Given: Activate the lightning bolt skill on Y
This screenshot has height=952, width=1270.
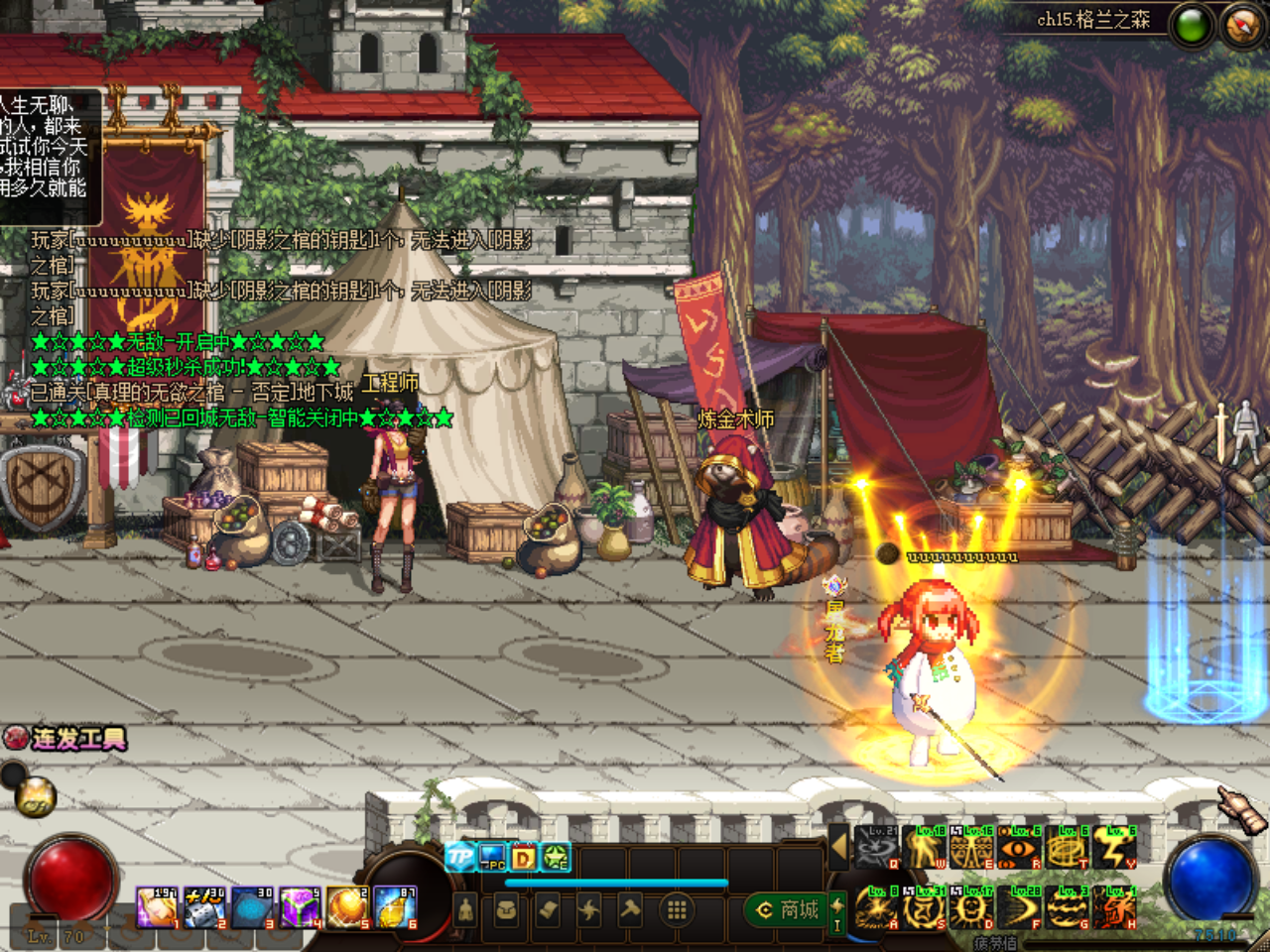Looking at the screenshot, I should [x=1114, y=849].
